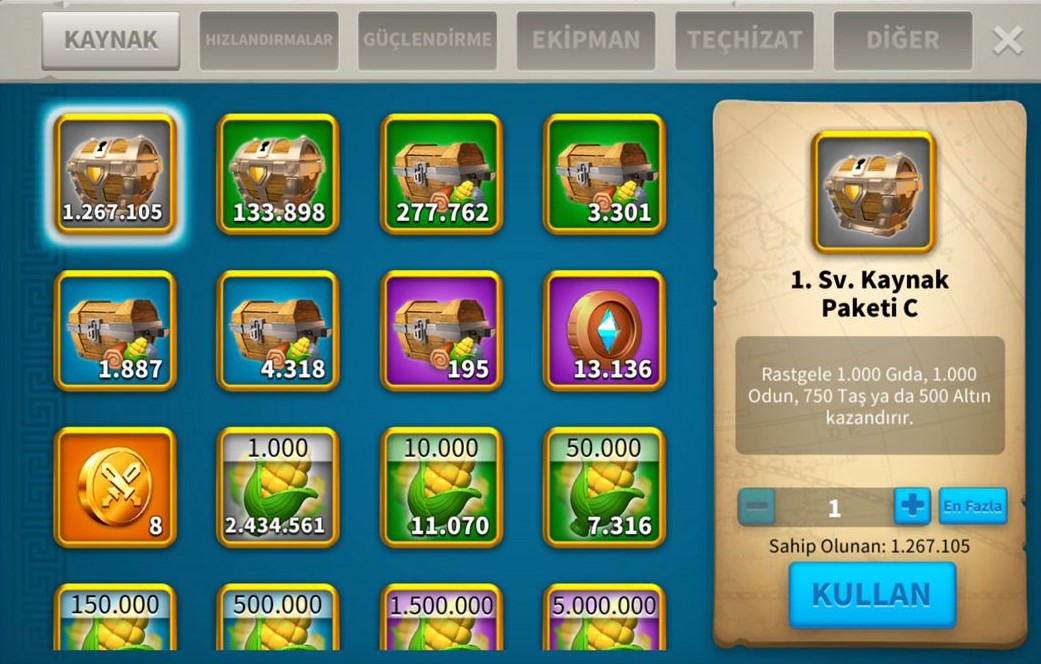Select the EKİPMAN tab
This screenshot has height=664, width=1041.
585,41
